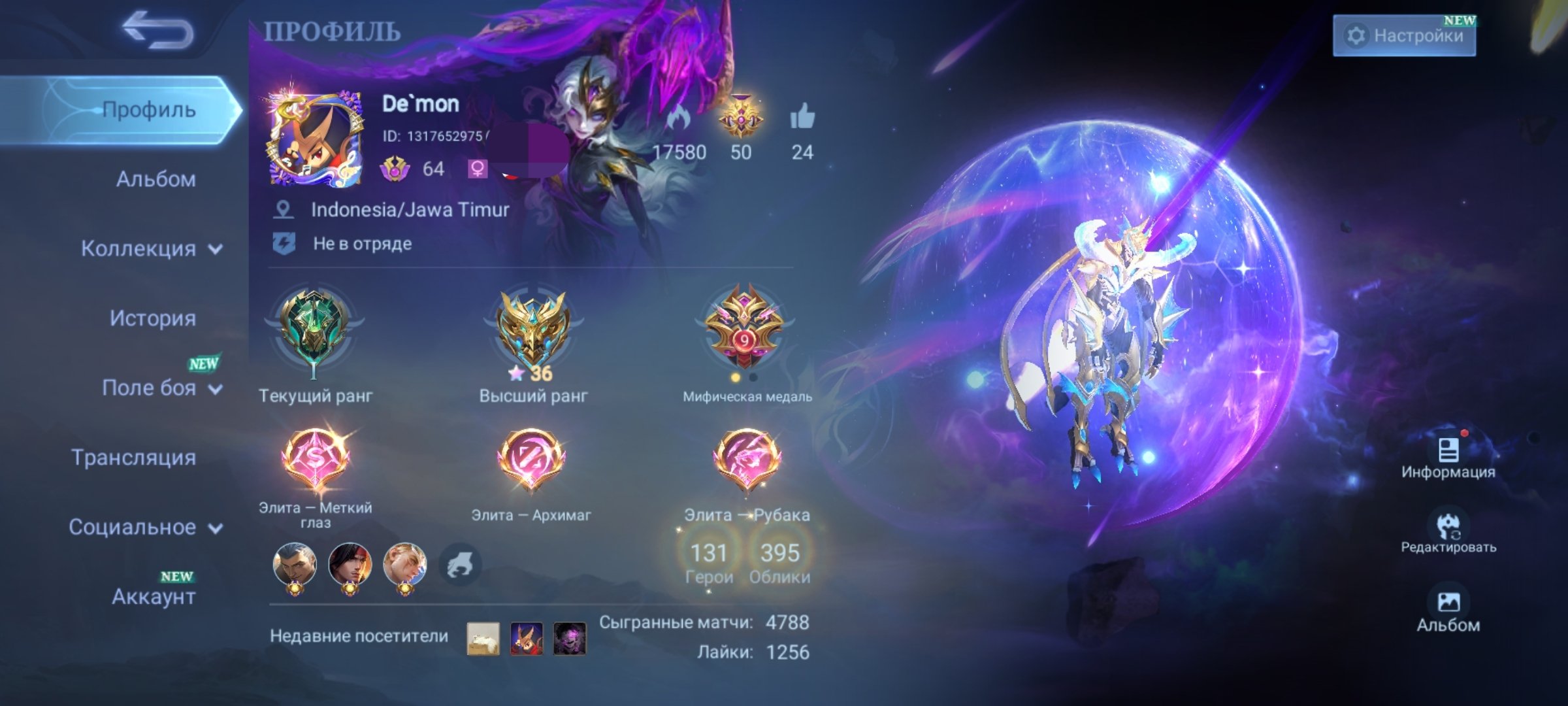
Task: Click the Аккаунт entry with NEW label
Action: [154, 597]
